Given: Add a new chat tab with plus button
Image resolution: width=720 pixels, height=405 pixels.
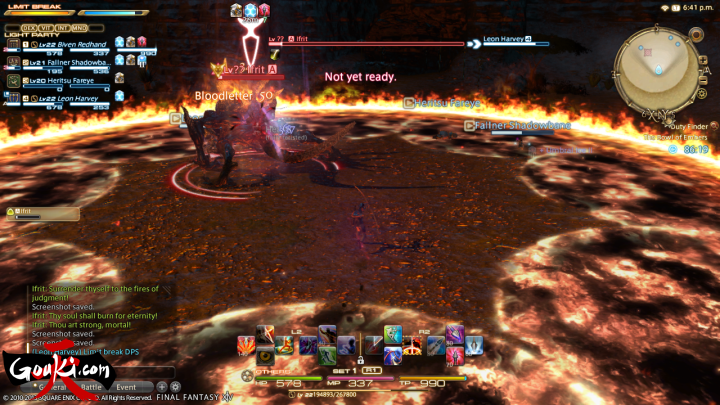Looking at the screenshot, I should [162, 386].
